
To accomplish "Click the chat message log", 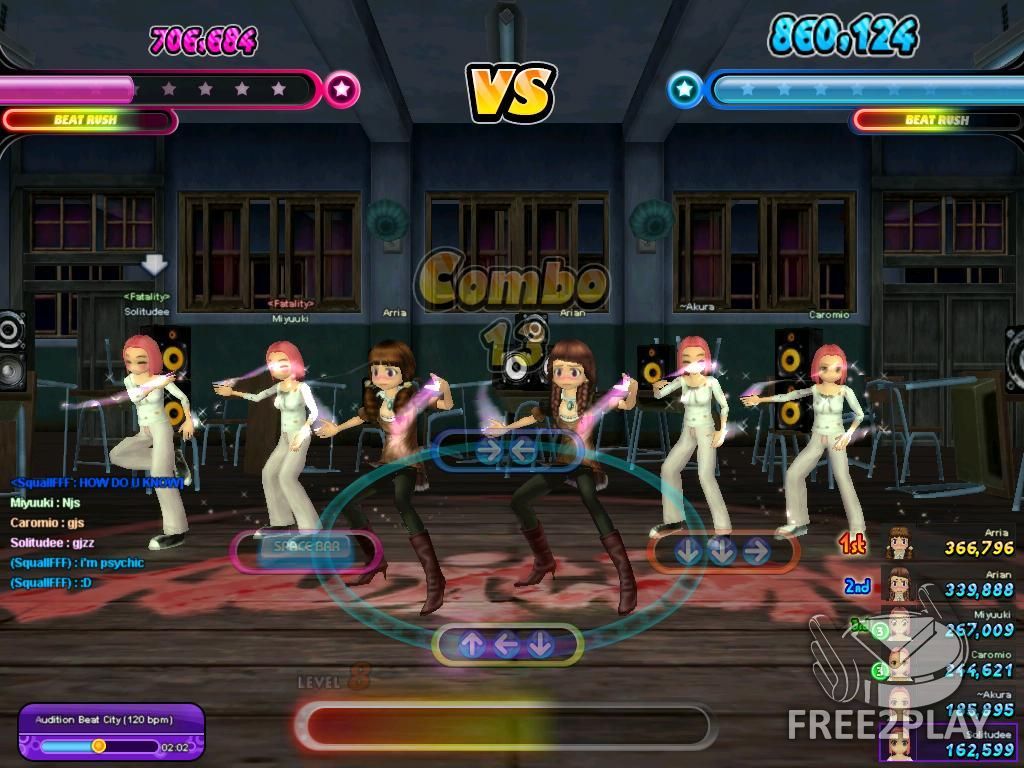I will (96, 532).
